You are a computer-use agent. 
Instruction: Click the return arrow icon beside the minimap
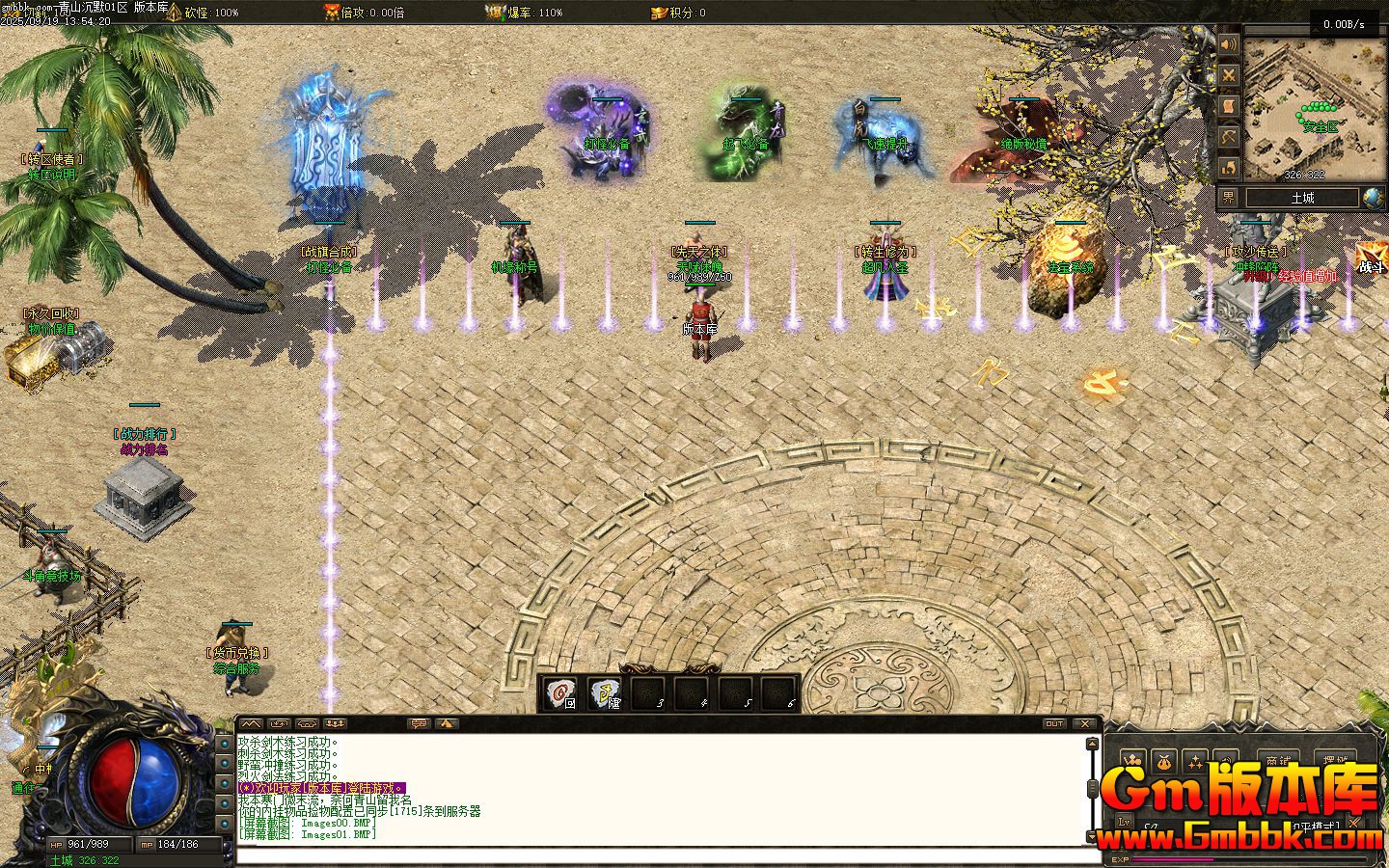point(1228,168)
